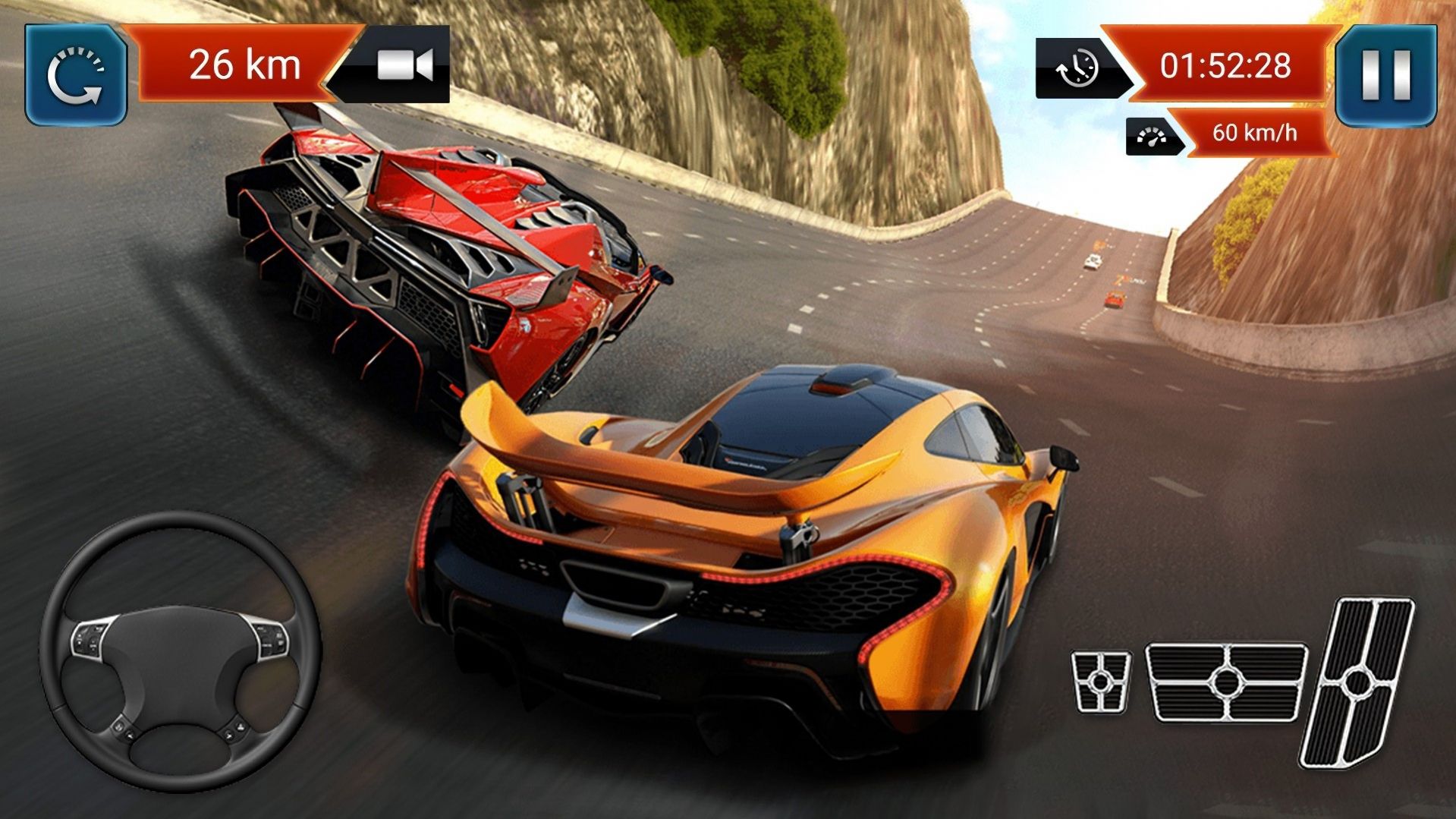Open the distance banner showing 26 km
The image size is (1456, 819).
(243, 65)
